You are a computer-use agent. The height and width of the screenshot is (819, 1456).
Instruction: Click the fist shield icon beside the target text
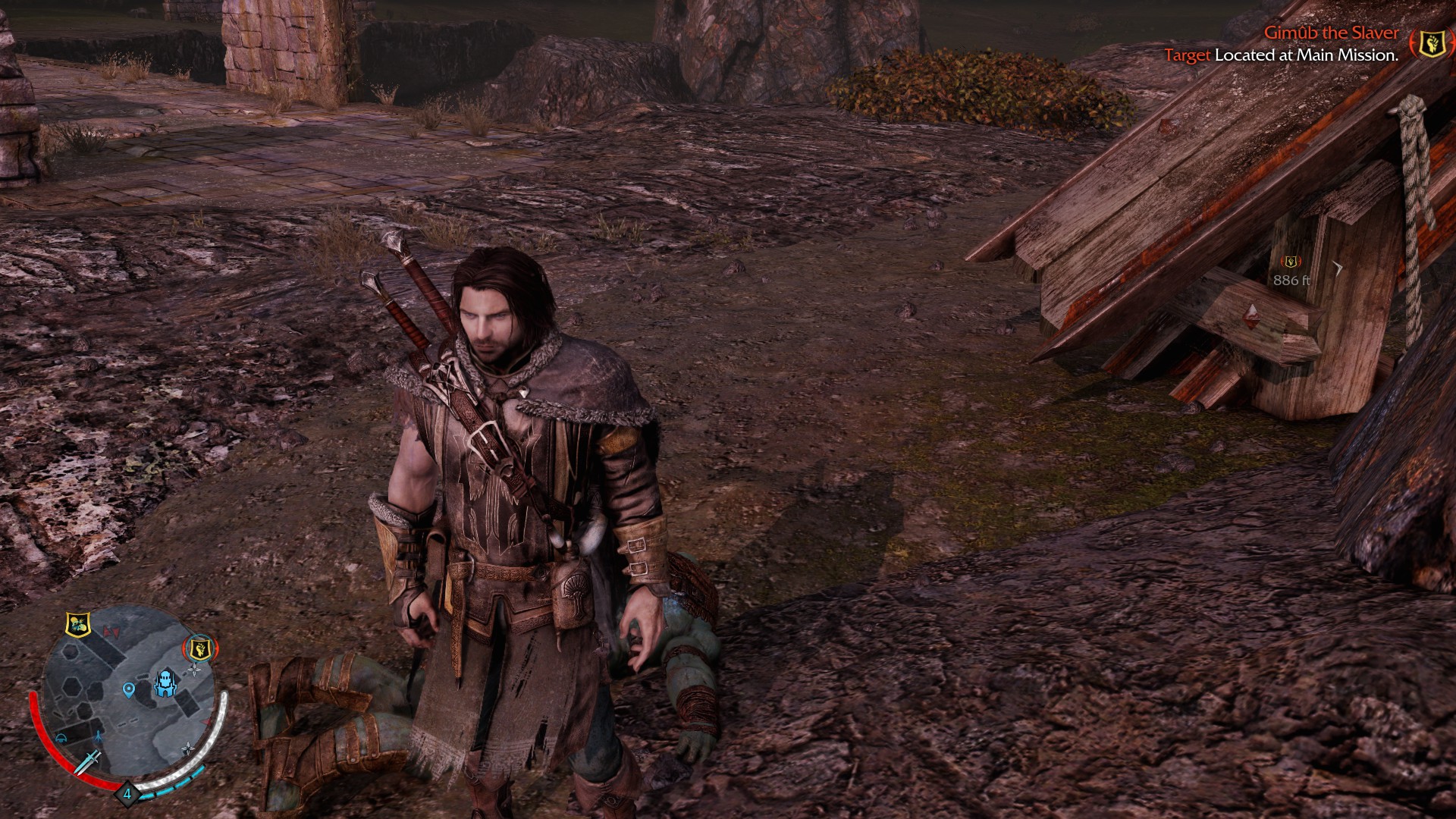(x=1430, y=44)
